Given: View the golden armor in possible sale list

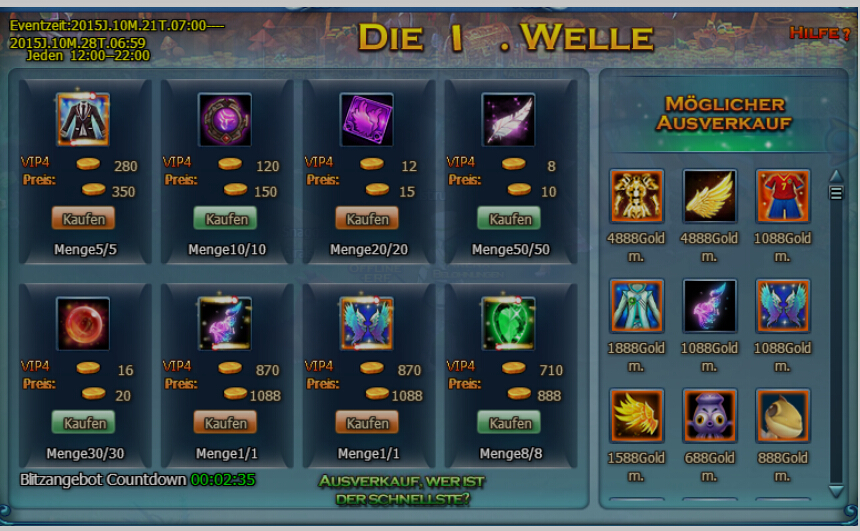Looking at the screenshot, I should (x=637, y=196).
